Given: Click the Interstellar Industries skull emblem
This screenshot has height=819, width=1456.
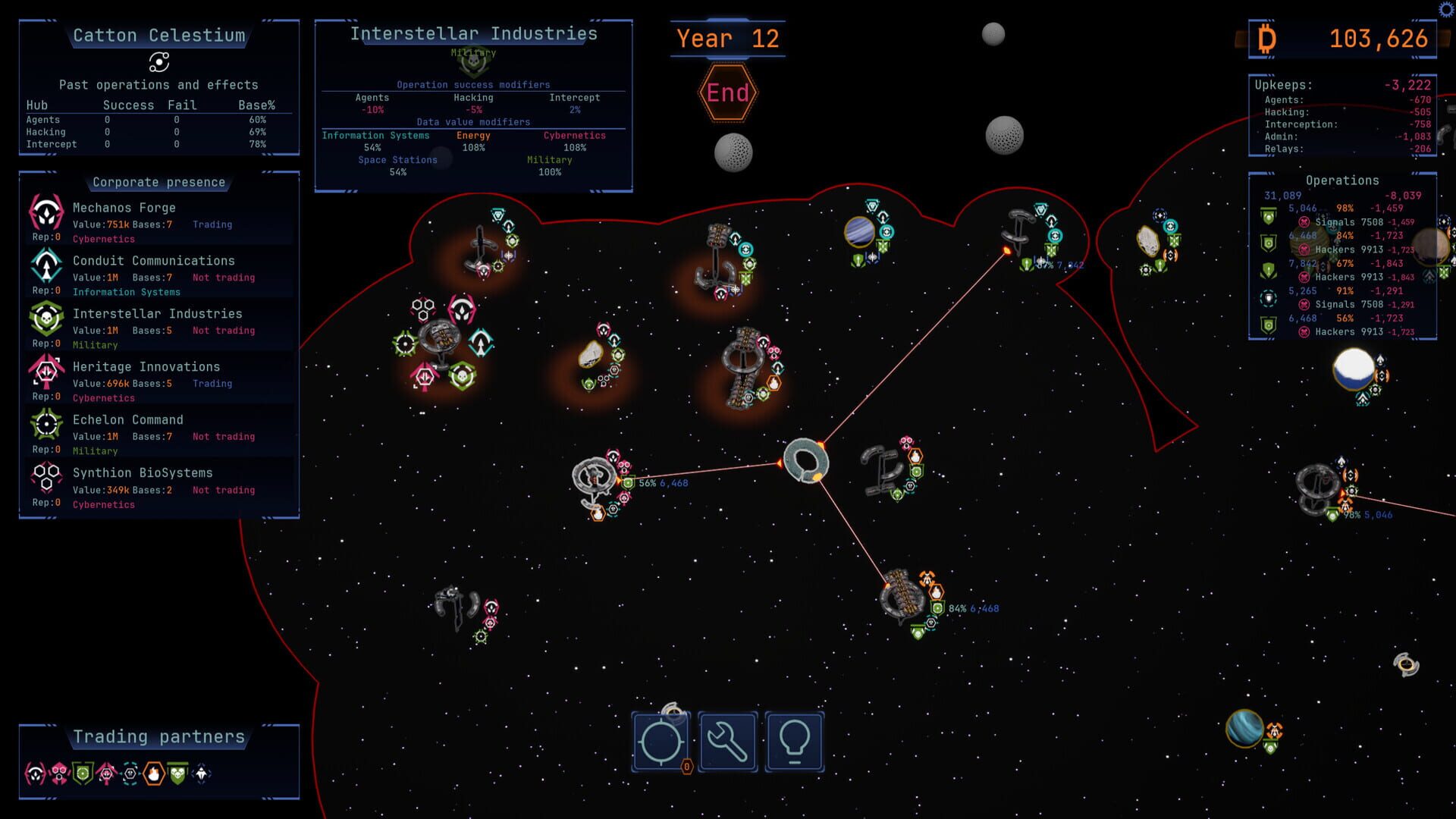Looking at the screenshot, I should 45,318.
